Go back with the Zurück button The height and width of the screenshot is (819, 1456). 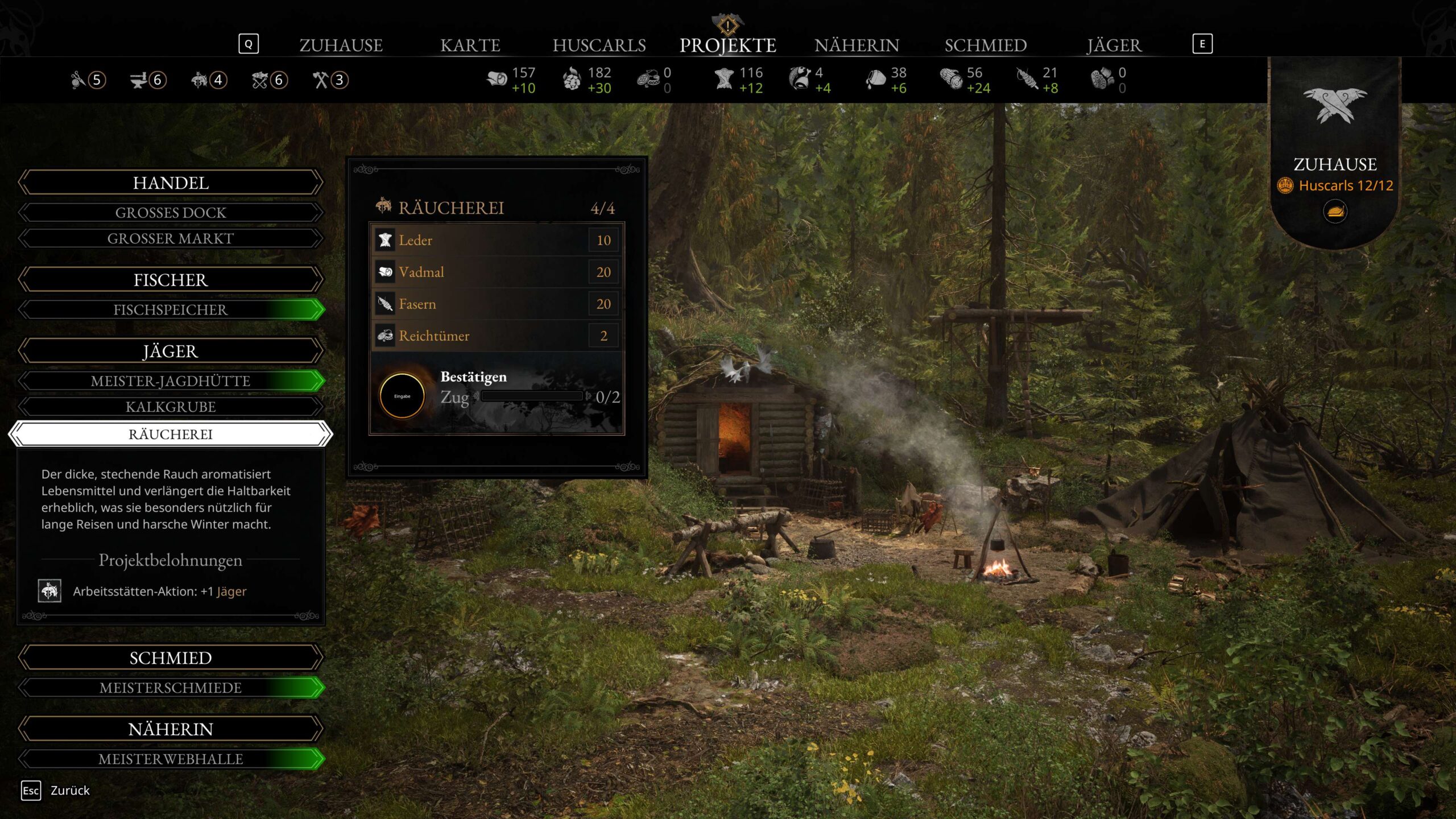57,791
